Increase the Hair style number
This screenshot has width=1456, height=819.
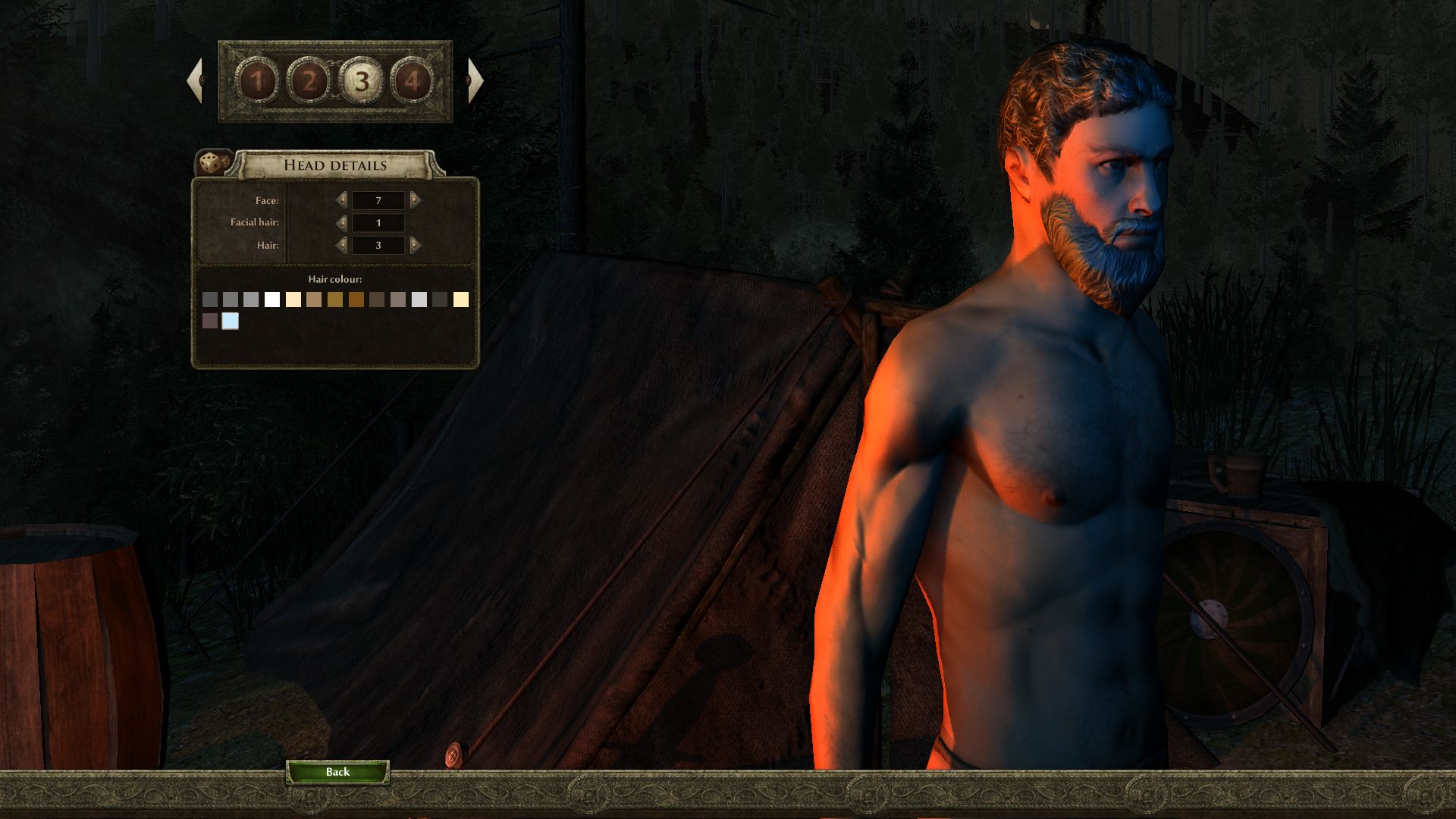[415, 245]
